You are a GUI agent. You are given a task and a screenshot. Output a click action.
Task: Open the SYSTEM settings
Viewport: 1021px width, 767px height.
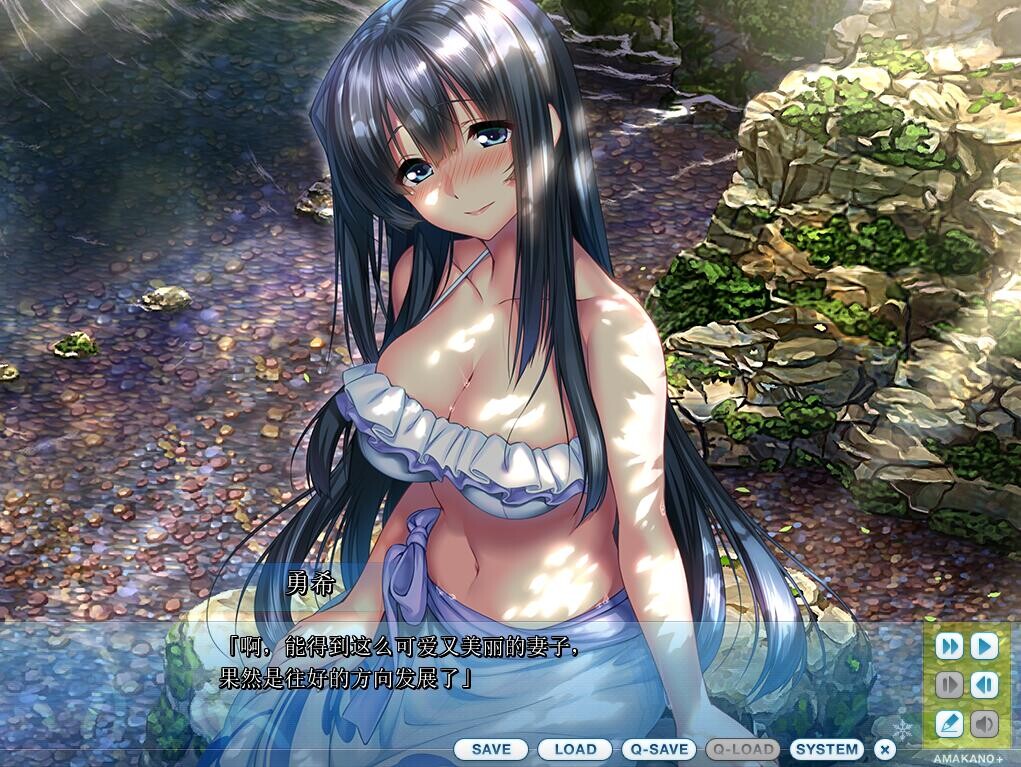827,749
